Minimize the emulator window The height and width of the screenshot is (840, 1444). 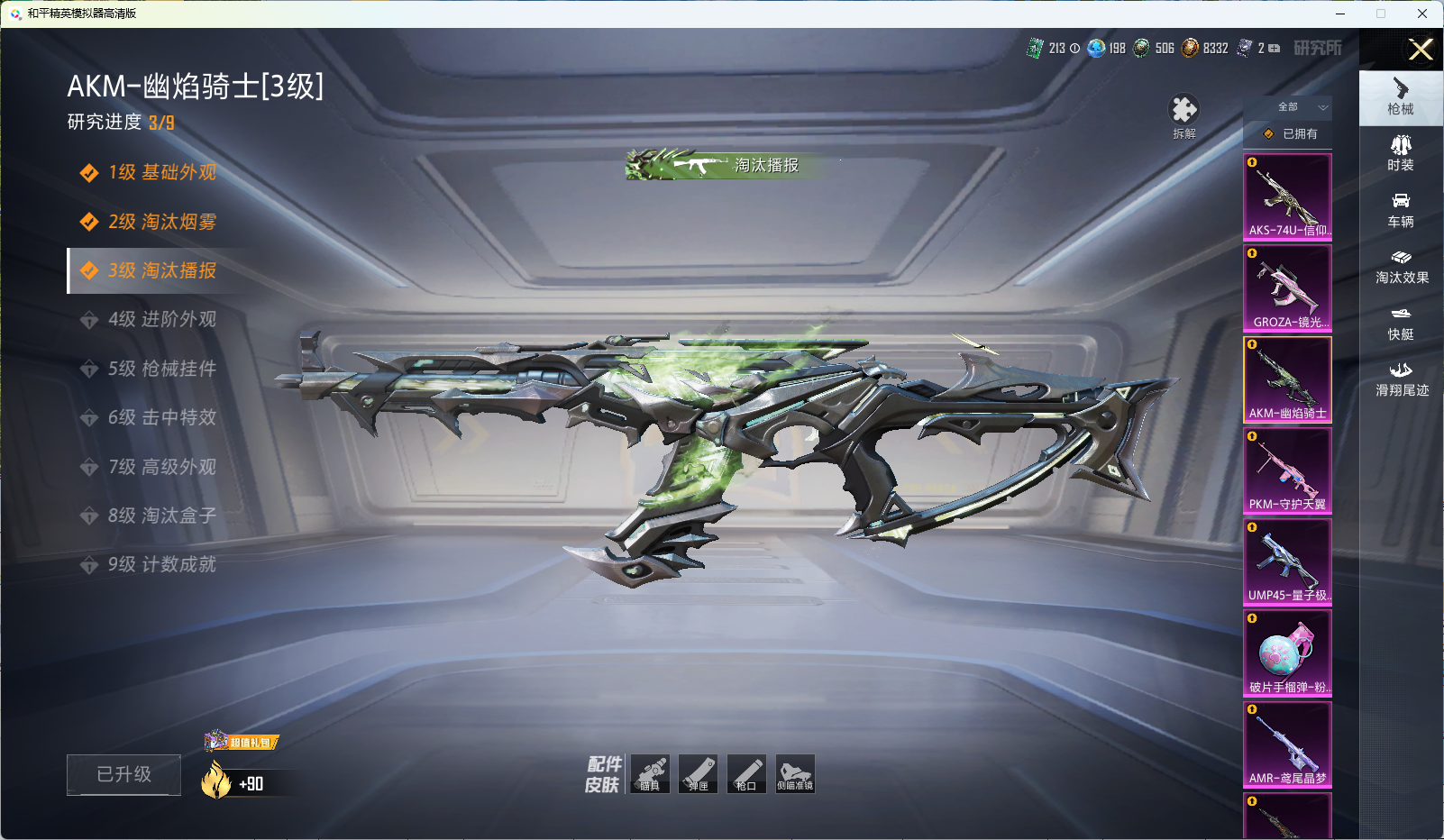1340,14
